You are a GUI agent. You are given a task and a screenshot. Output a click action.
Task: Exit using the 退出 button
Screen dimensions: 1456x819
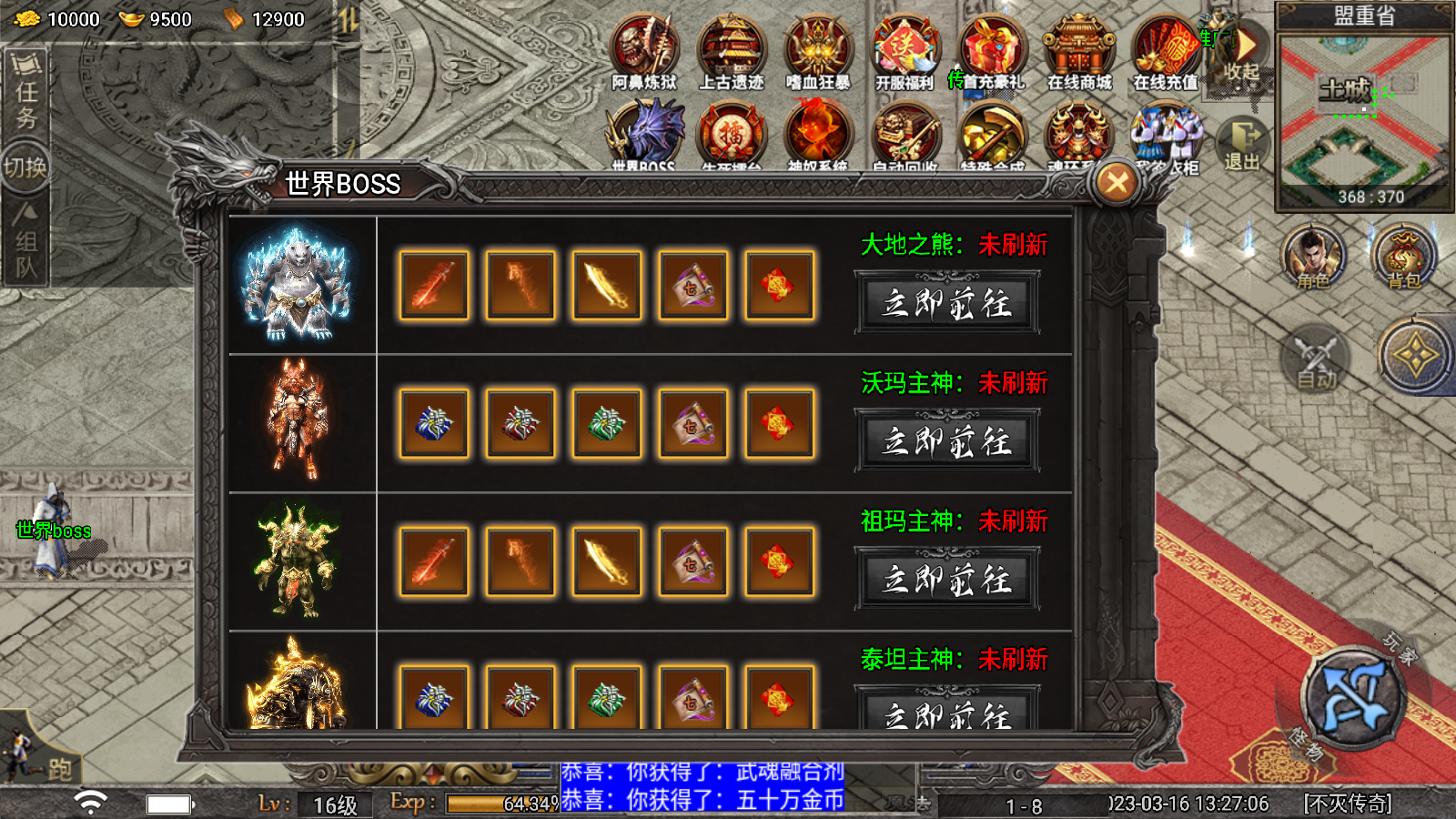click(1242, 144)
